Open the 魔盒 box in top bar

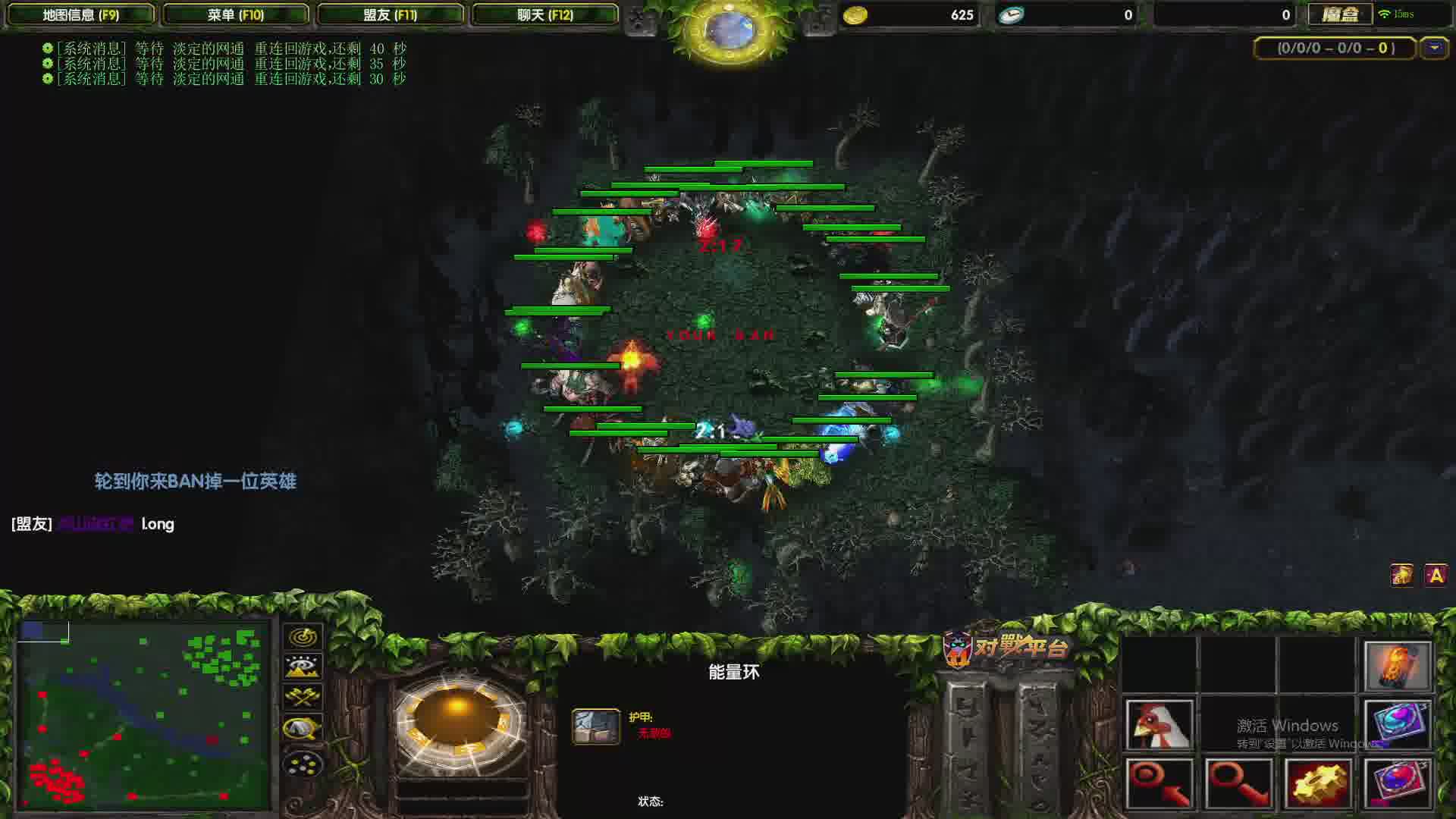pyautogui.click(x=1340, y=14)
